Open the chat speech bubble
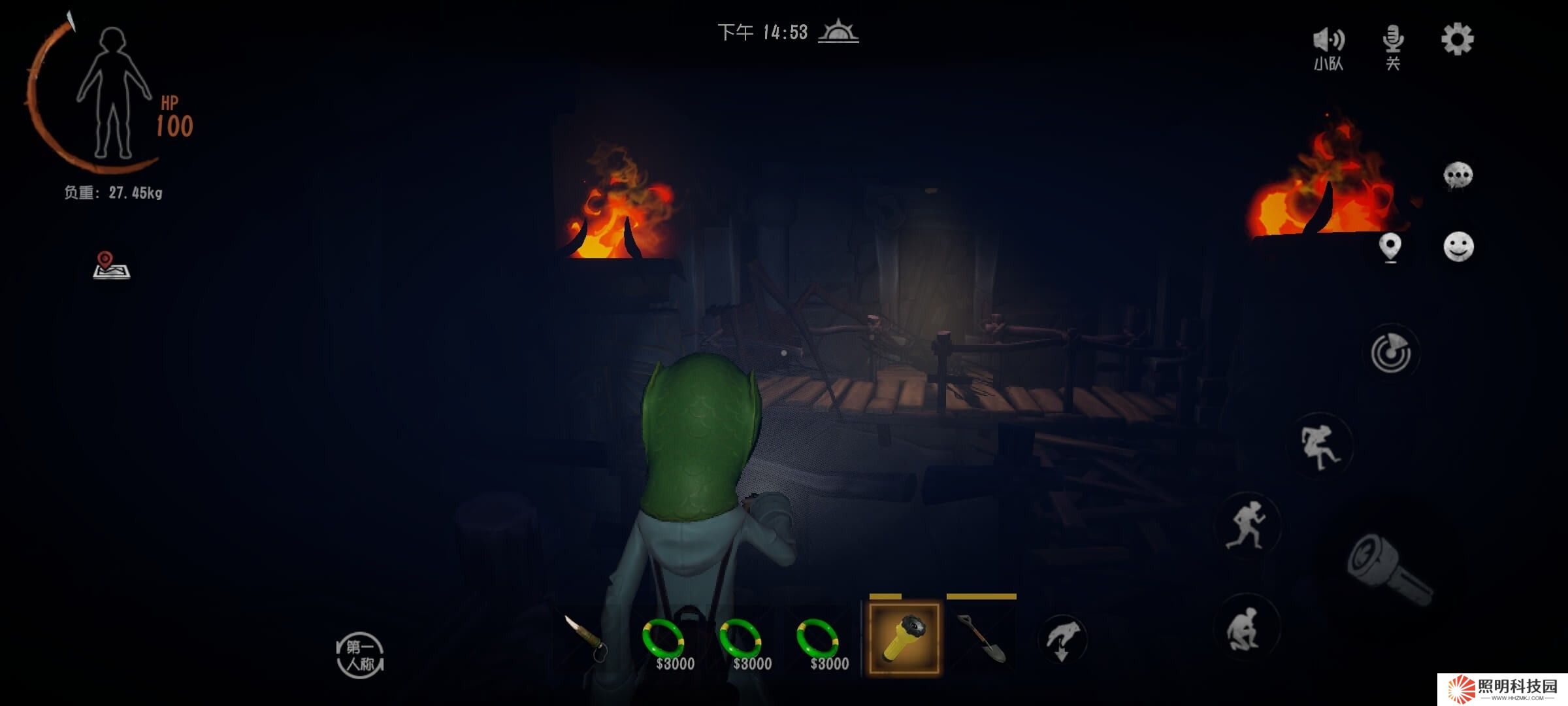This screenshot has width=1568, height=706. pos(1458,175)
